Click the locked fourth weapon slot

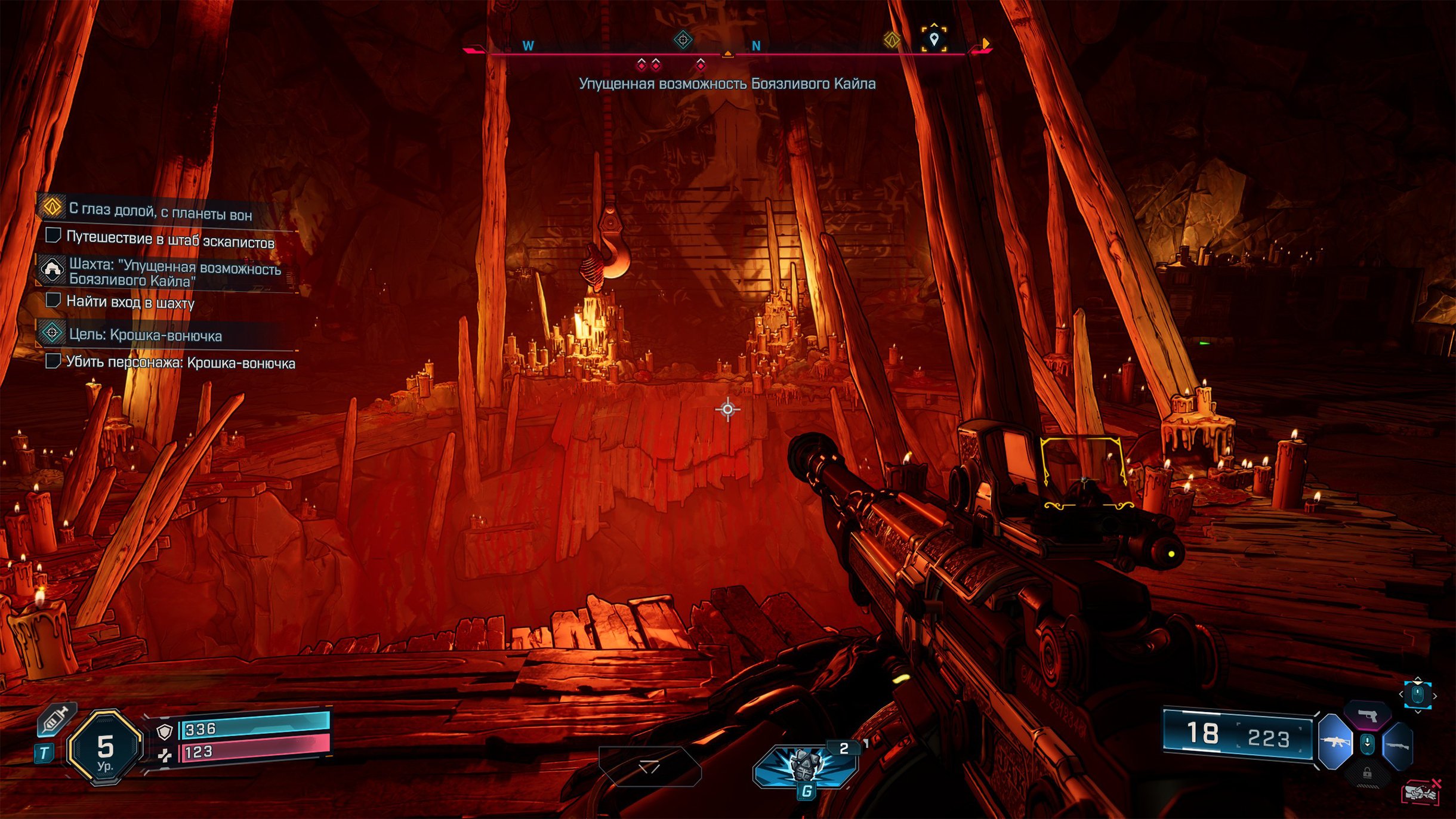coord(1367,774)
